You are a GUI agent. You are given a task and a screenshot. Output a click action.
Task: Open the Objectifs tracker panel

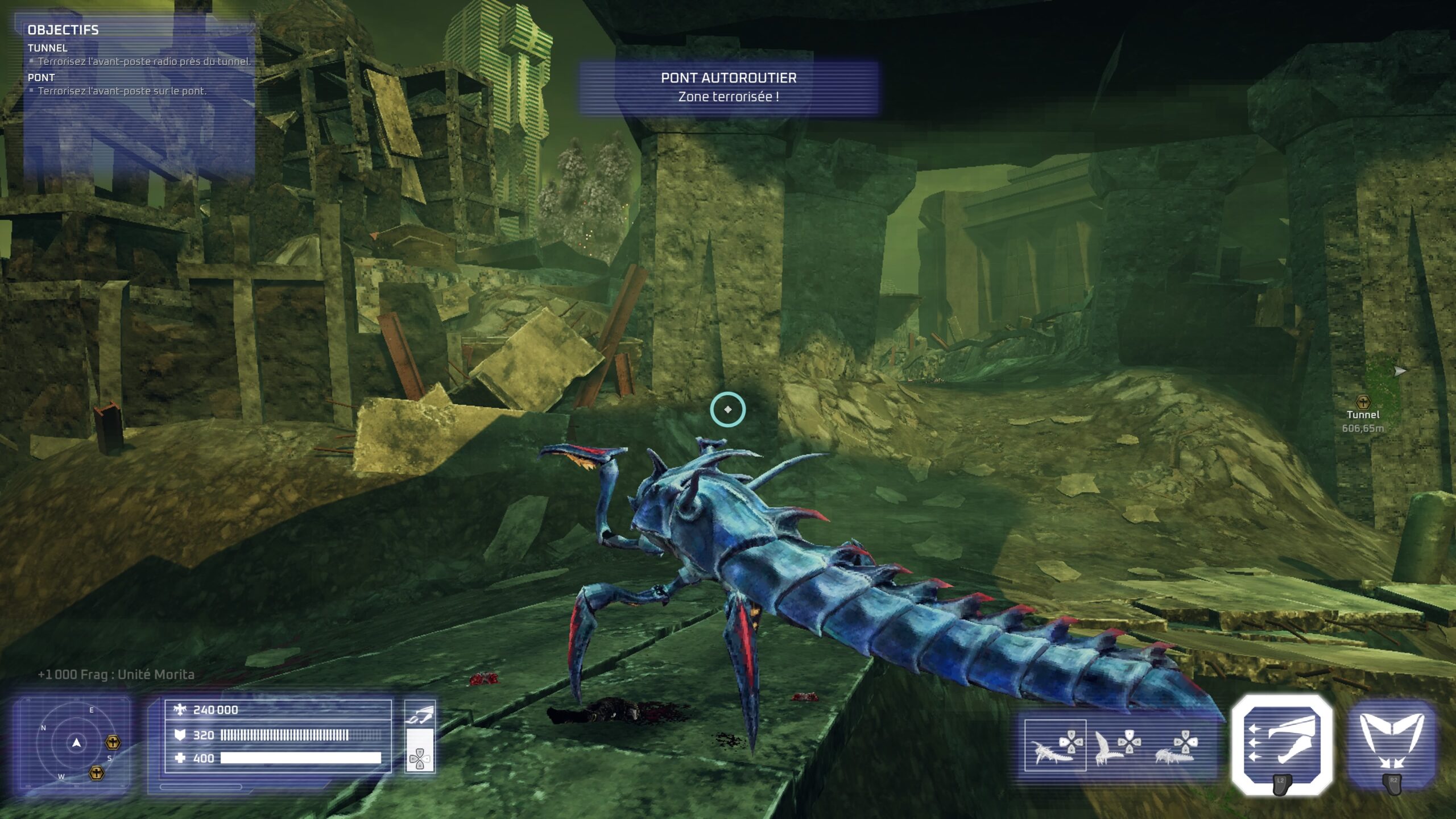pos(63,30)
